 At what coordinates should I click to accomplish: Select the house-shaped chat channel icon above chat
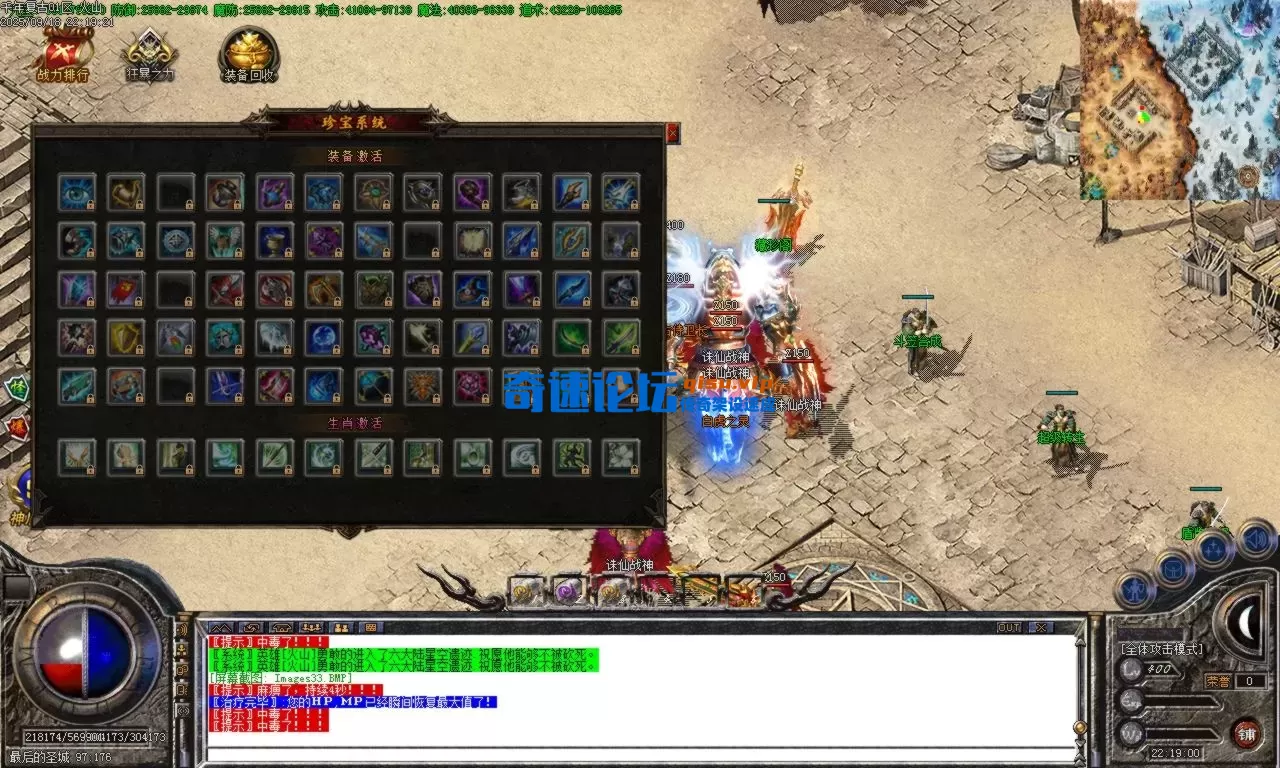point(281,628)
